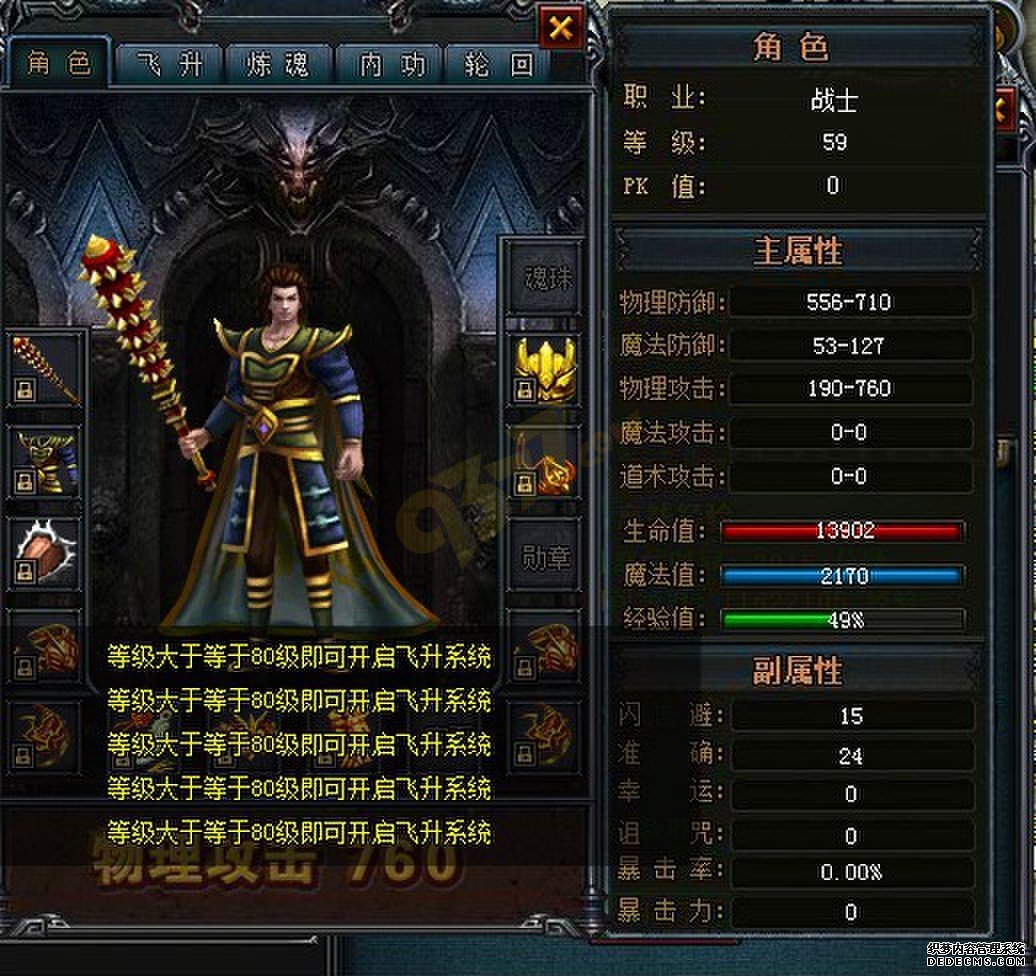Choose the necklace equipment slot
Image resolution: width=1036 pixels, height=976 pixels.
coord(546,462)
